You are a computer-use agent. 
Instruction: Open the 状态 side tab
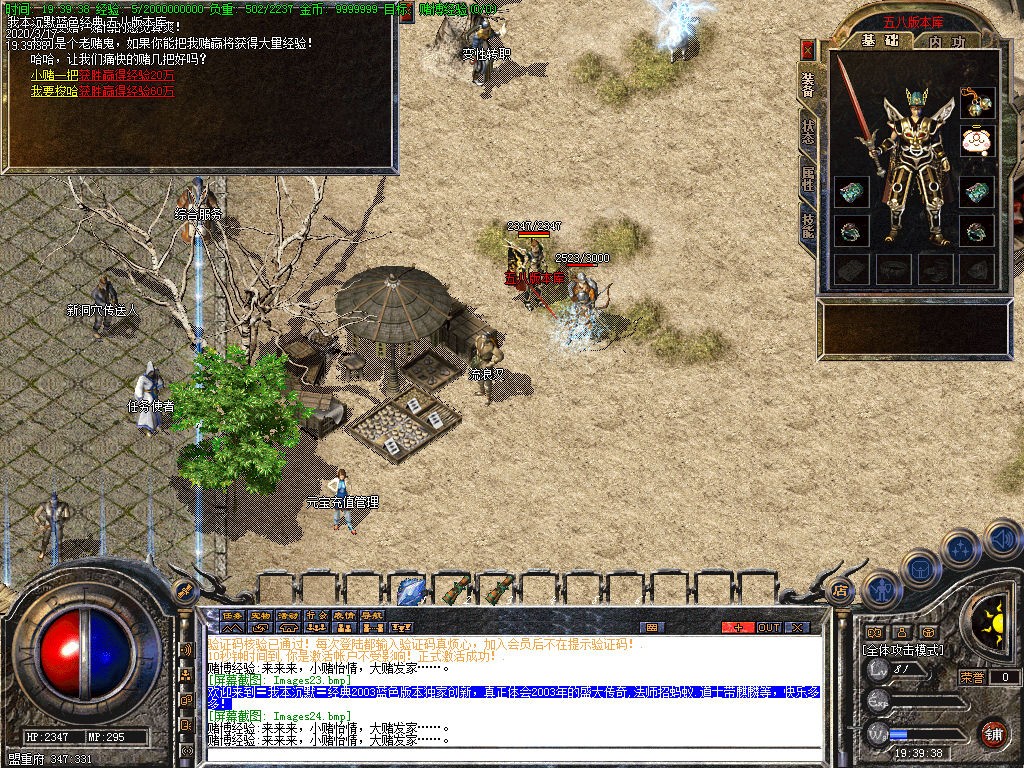coord(808,133)
